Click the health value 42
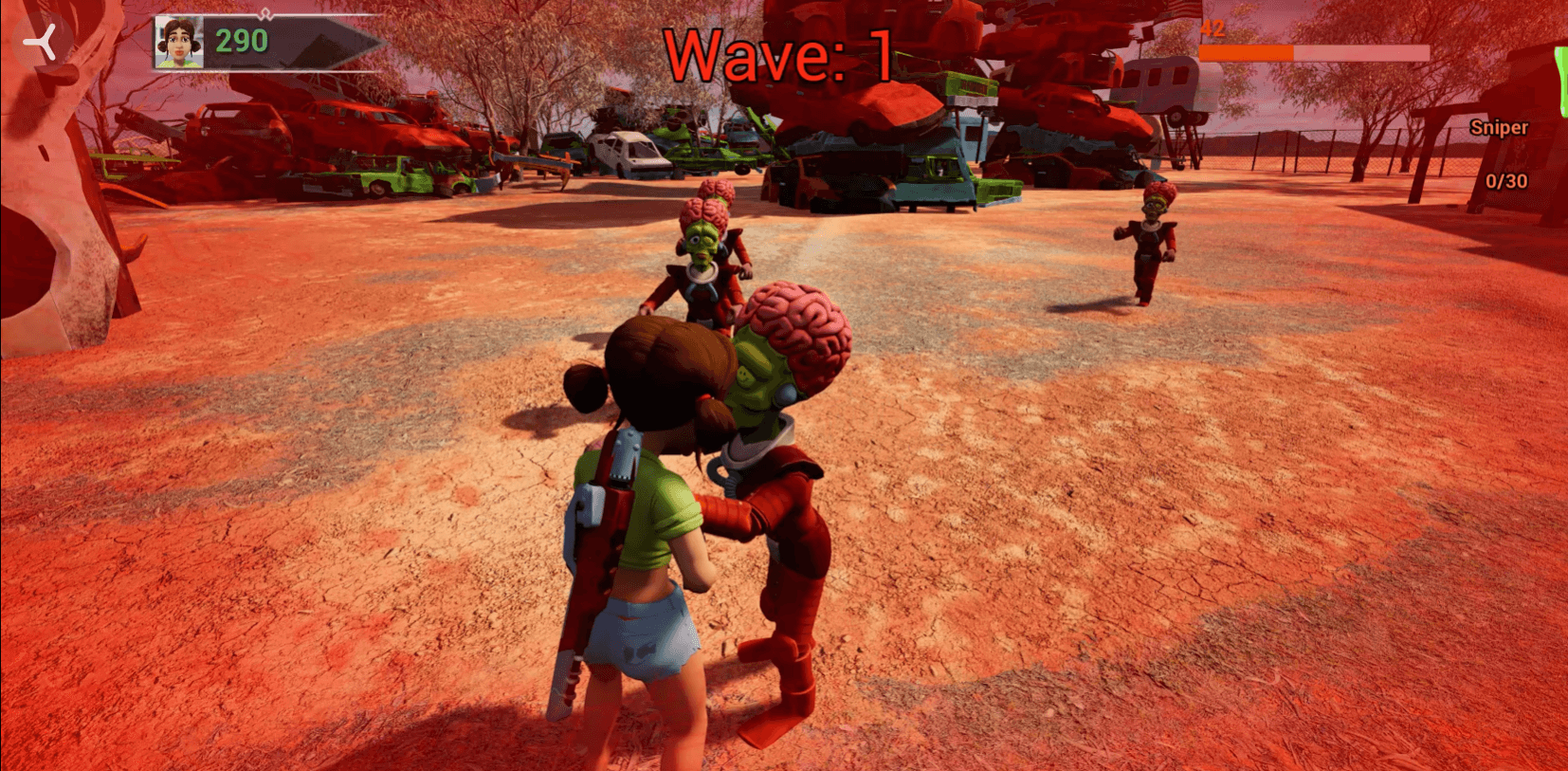1568x771 pixels. 1214,29
